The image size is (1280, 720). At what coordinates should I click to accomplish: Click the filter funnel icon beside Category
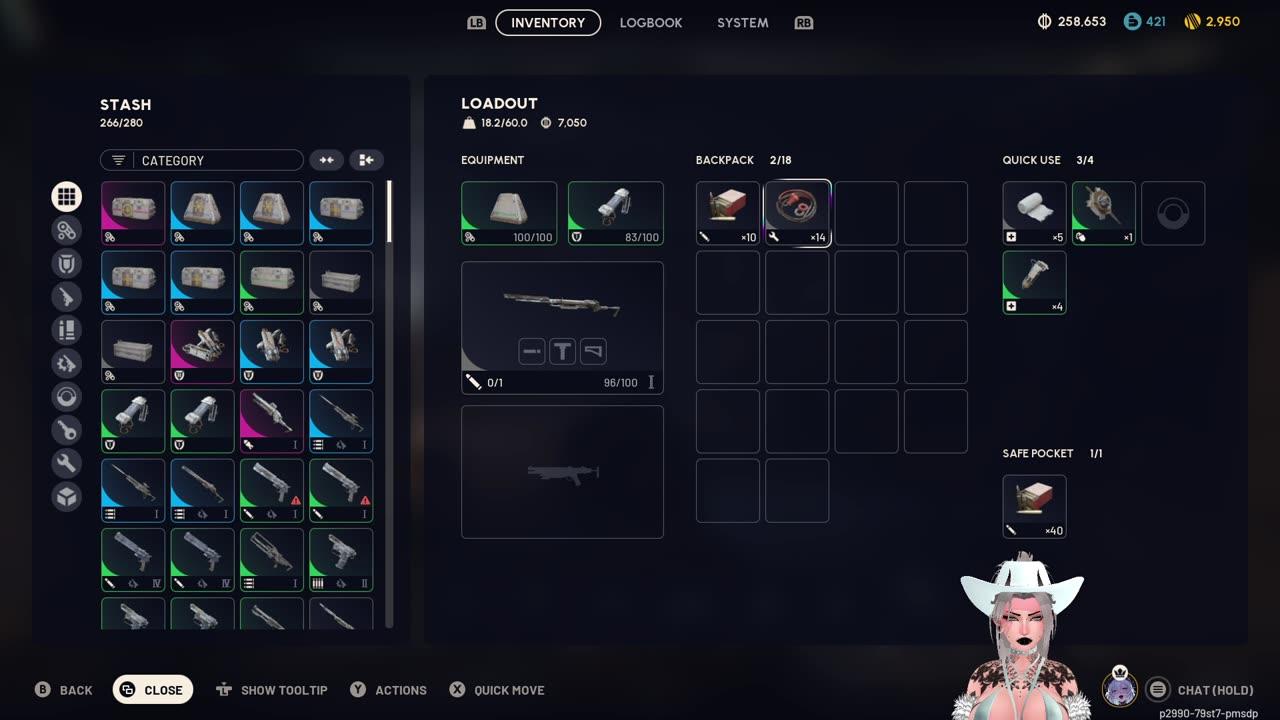119,160
